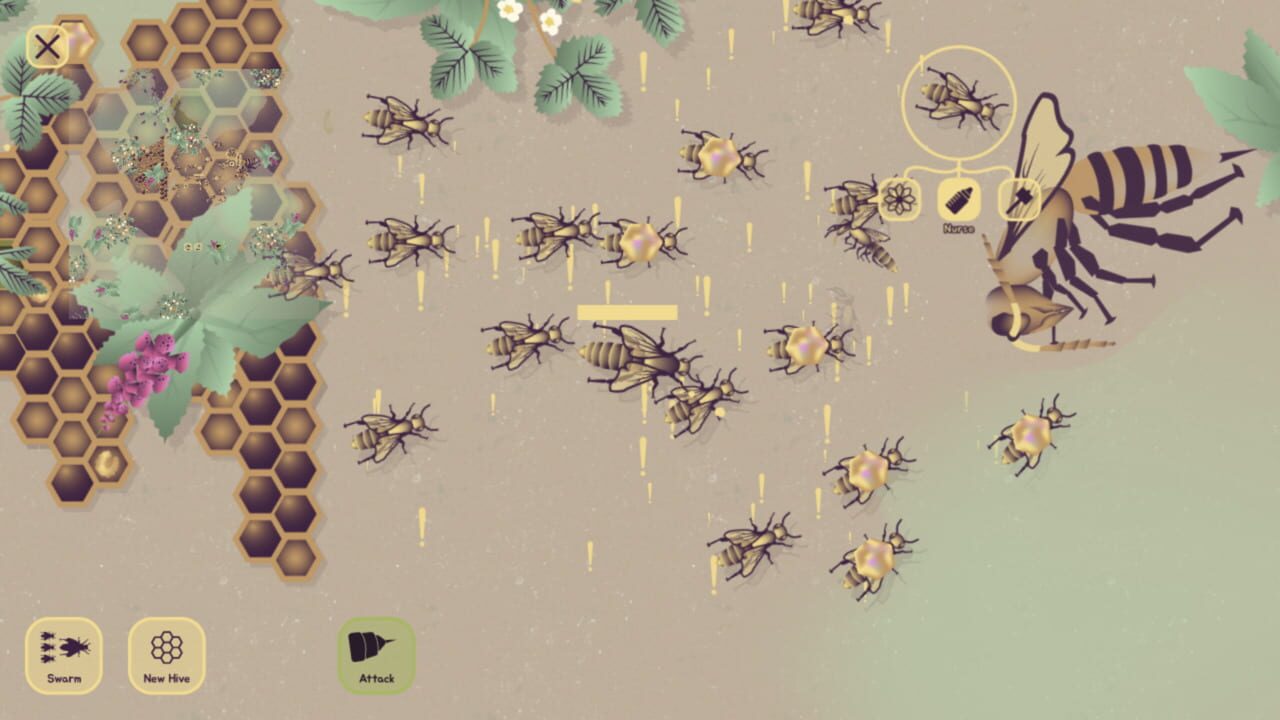Select the bee inside the circular highlight
Viewport: 1280px width, 720px height.
click(x=957, y=105)
